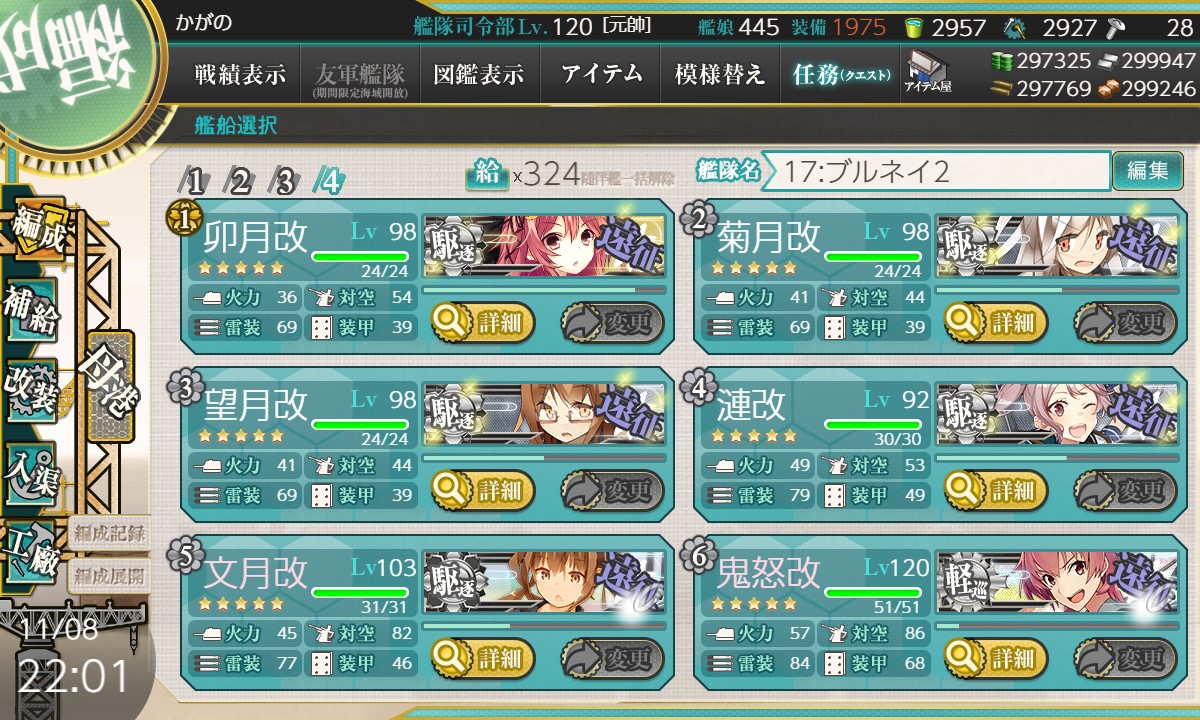The image size is (1200, 720).
Task: Go to 改装 remodel screen
Action: 31,391
